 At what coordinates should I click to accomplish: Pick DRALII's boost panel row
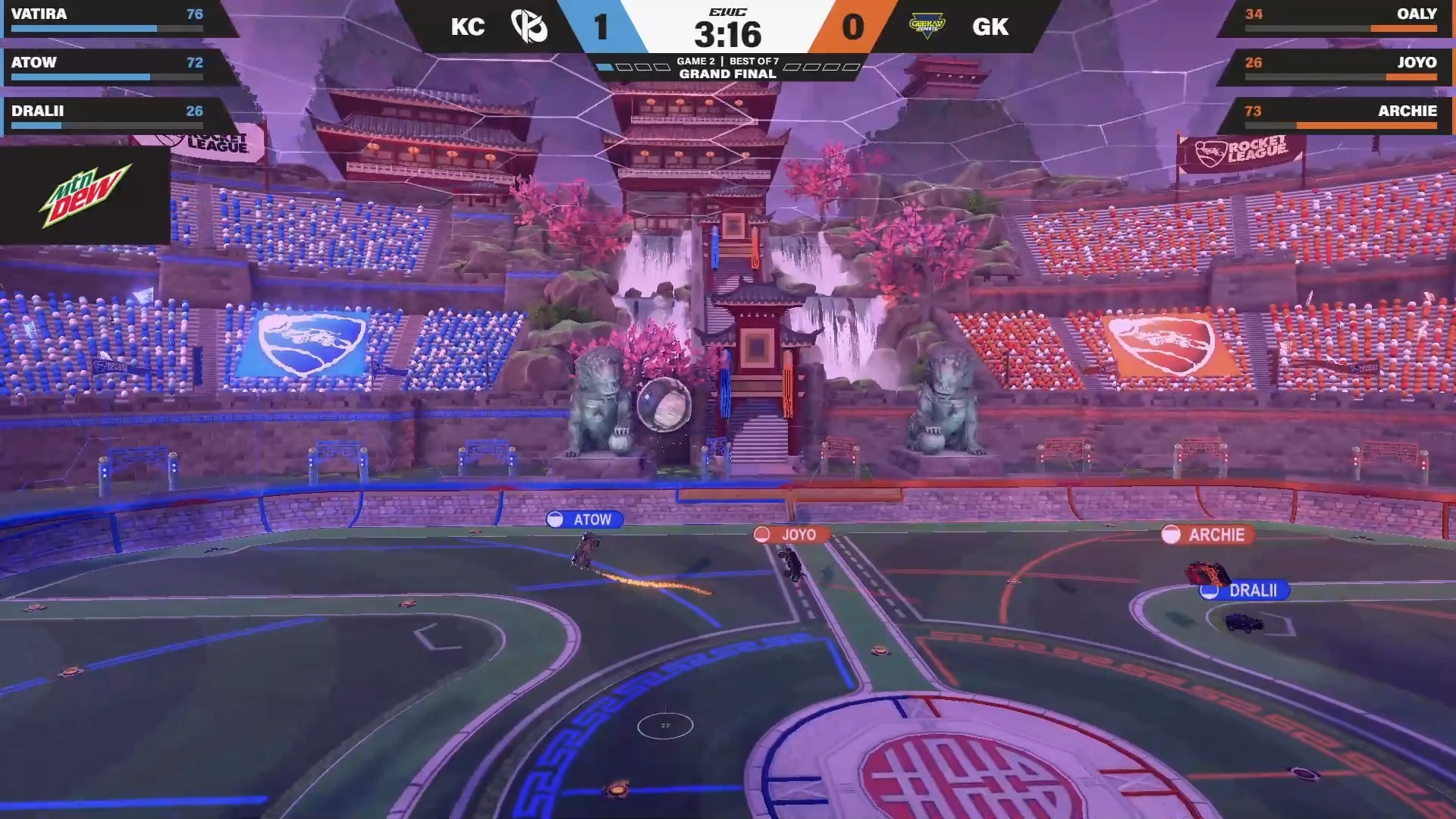pyautogui.click(x=107, y=115)
